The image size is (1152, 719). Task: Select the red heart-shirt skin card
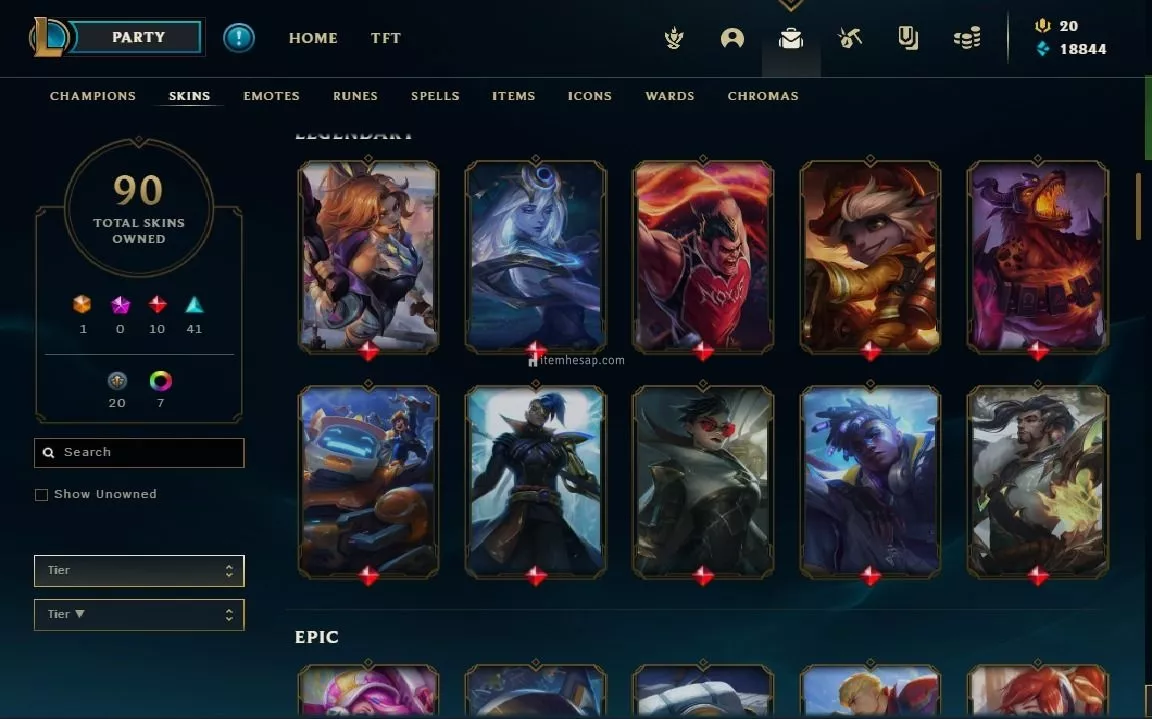[703, 255]
